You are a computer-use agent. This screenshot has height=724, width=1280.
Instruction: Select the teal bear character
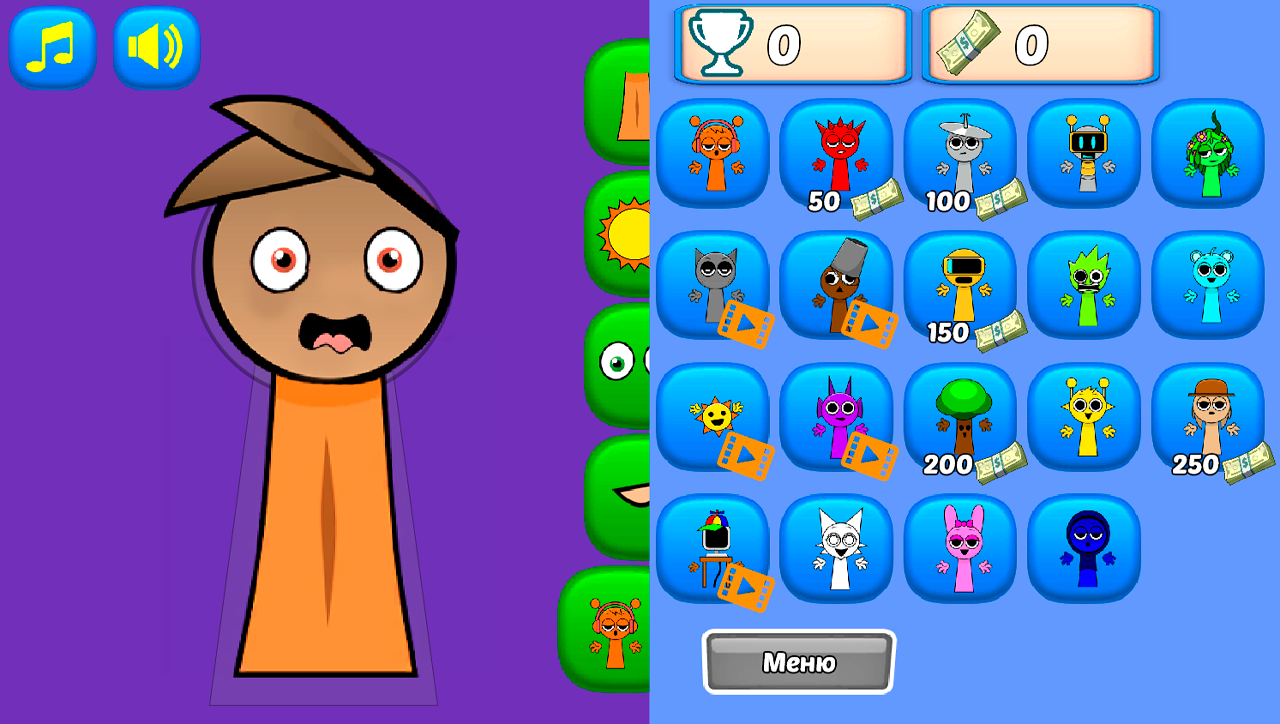coord(1208,285)
